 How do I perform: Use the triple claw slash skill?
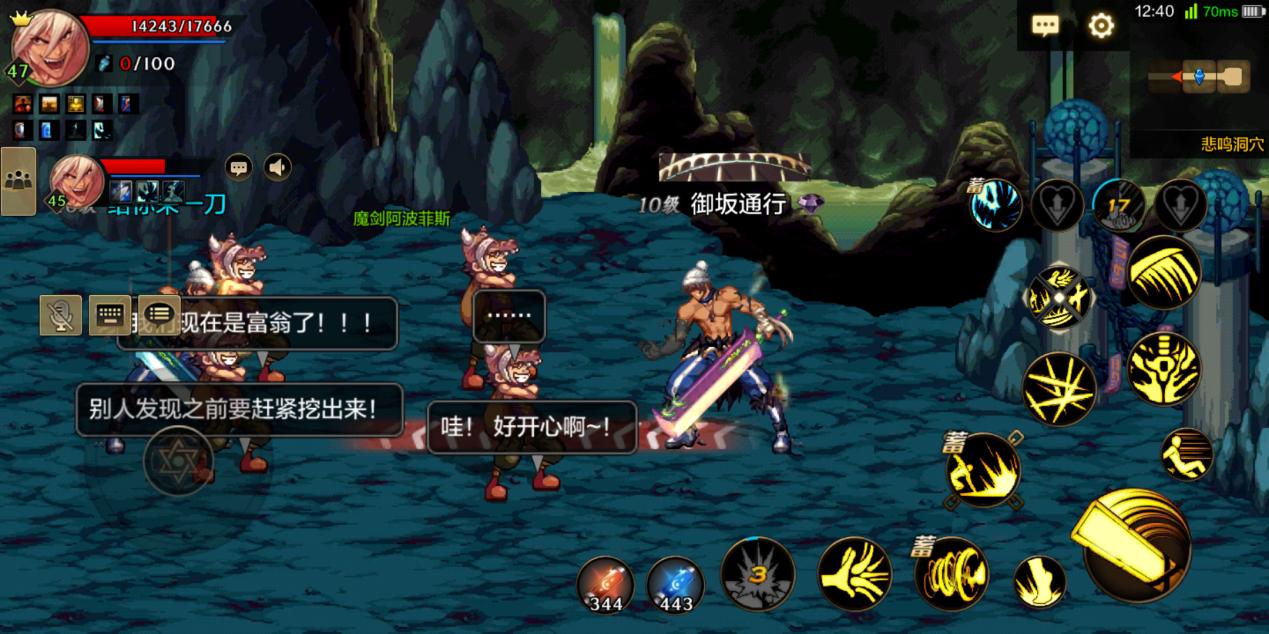pos(1164,272)
